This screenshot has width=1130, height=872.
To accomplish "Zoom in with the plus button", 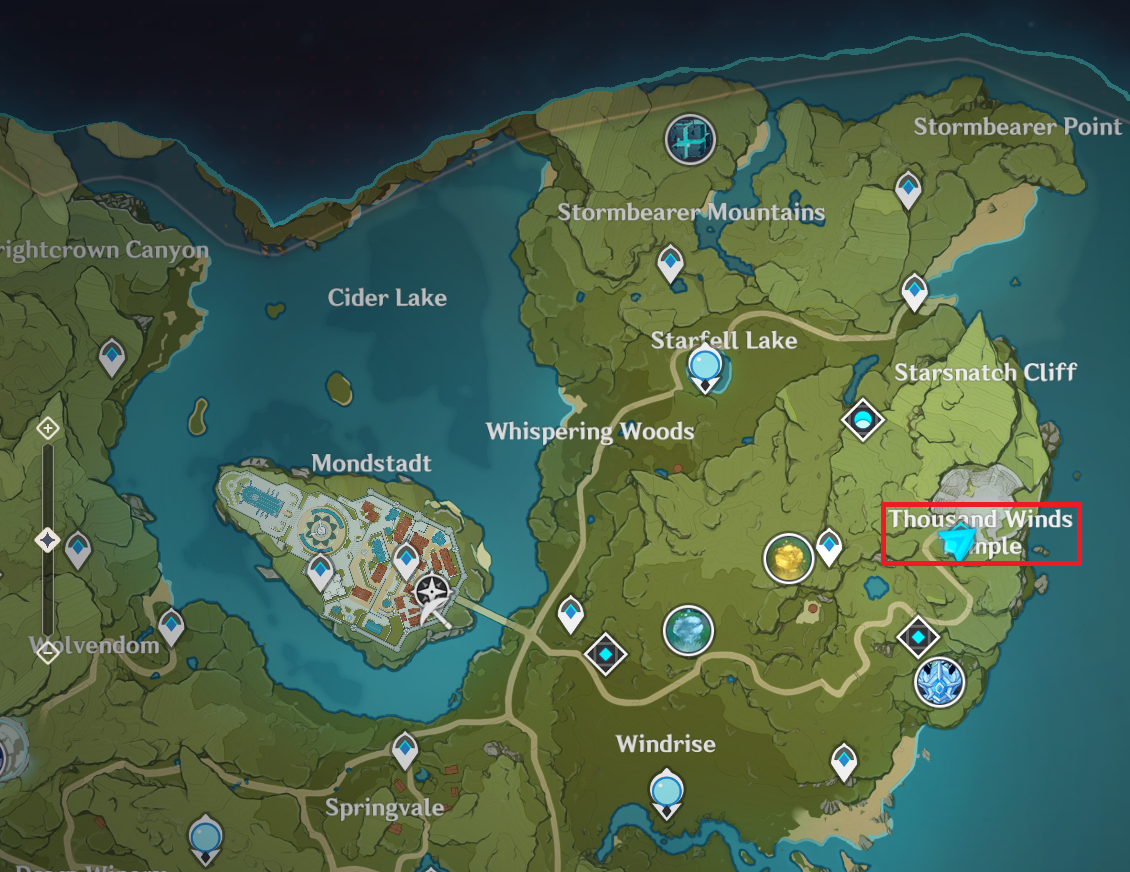I will [x=47, y=429].
